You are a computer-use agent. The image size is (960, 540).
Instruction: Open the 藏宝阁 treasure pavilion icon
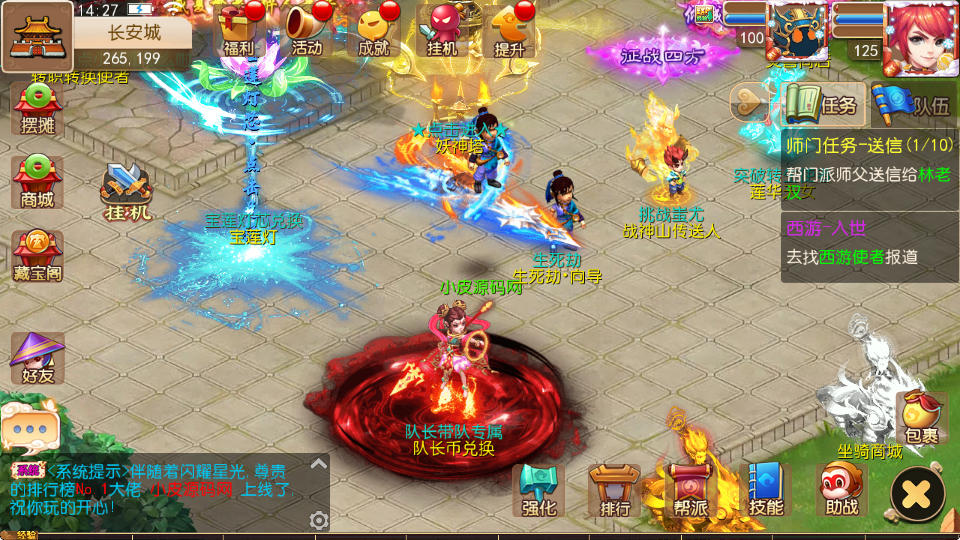point(37,256)
